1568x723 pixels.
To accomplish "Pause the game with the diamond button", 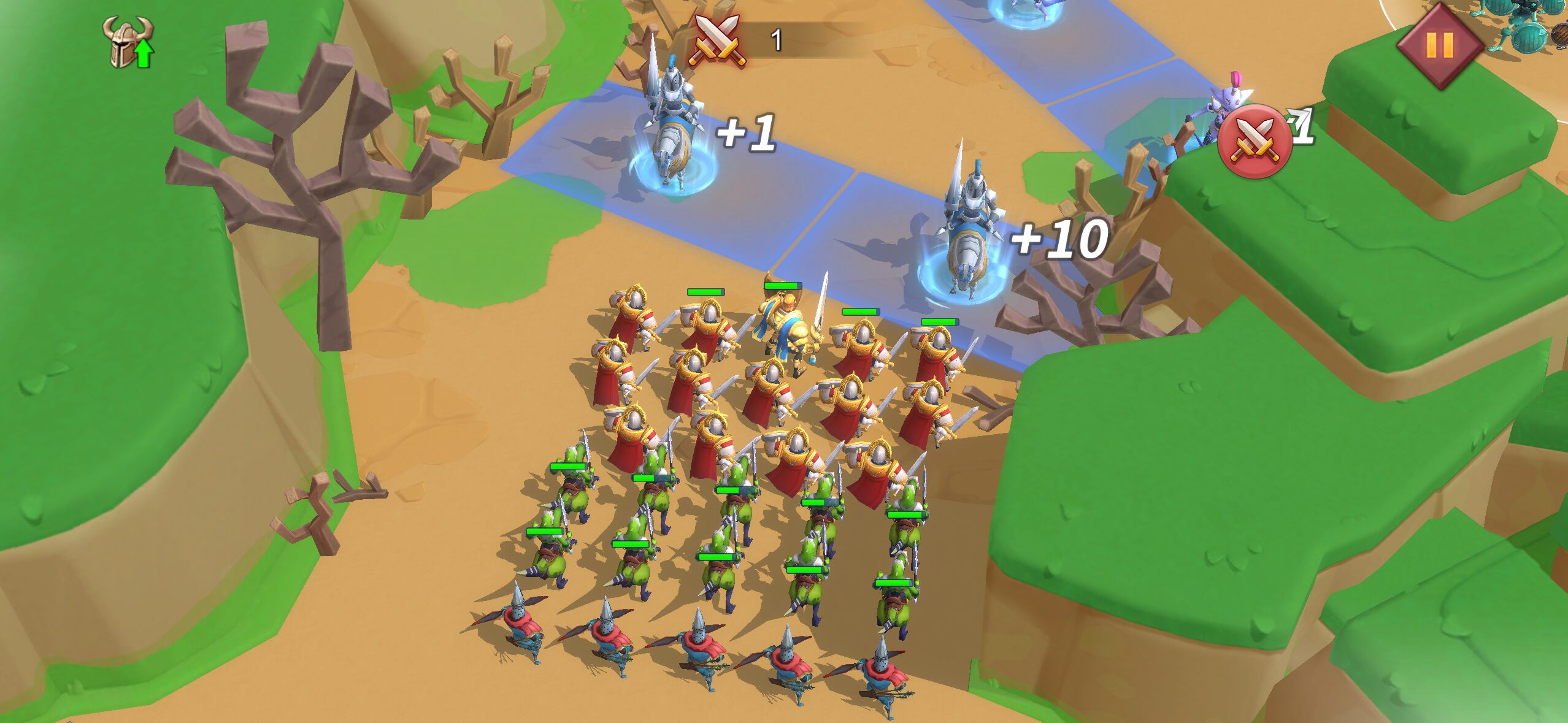I will pos(1439,45).
